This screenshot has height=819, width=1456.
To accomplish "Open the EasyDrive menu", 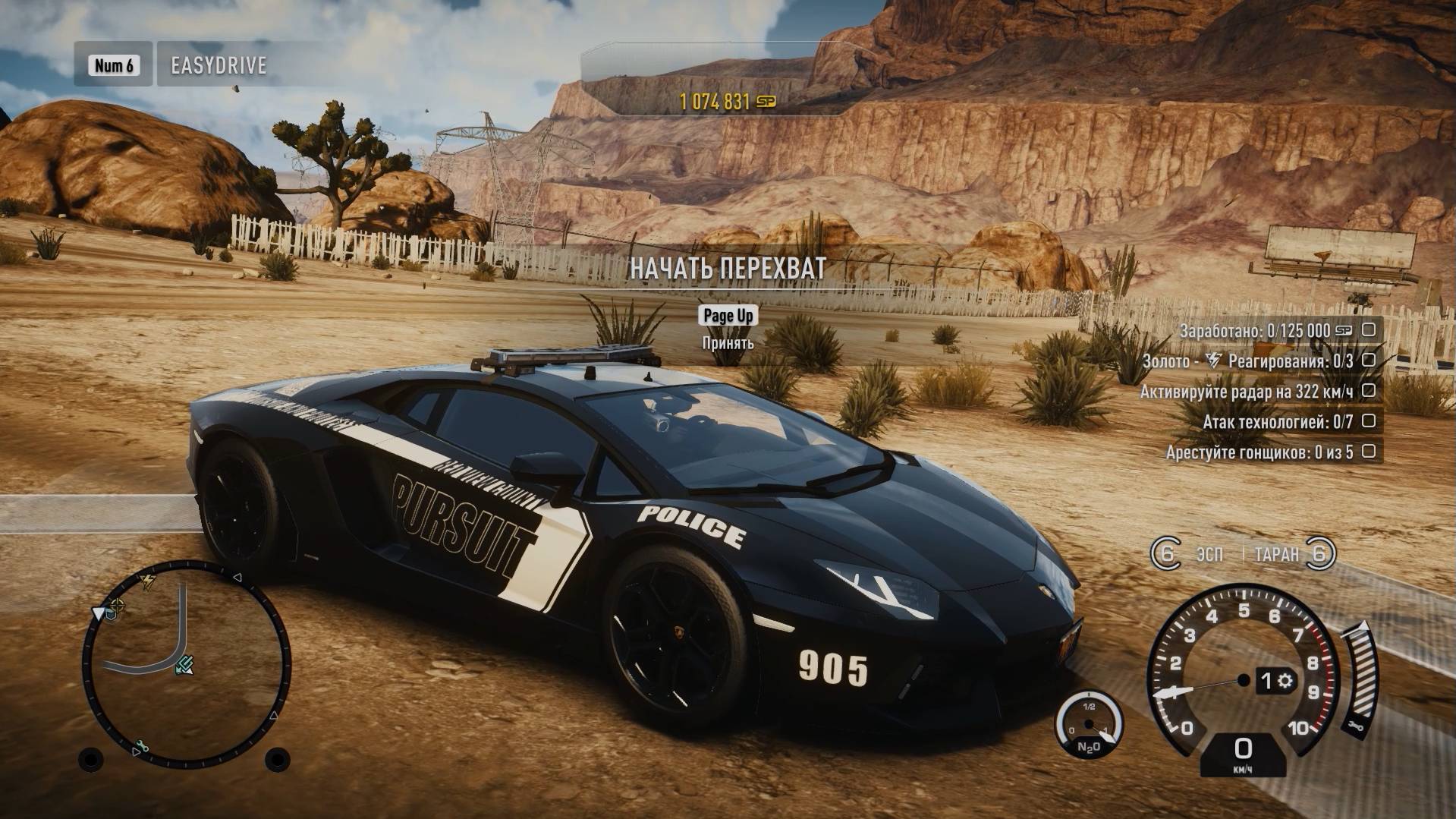I will tap(218, 65).
